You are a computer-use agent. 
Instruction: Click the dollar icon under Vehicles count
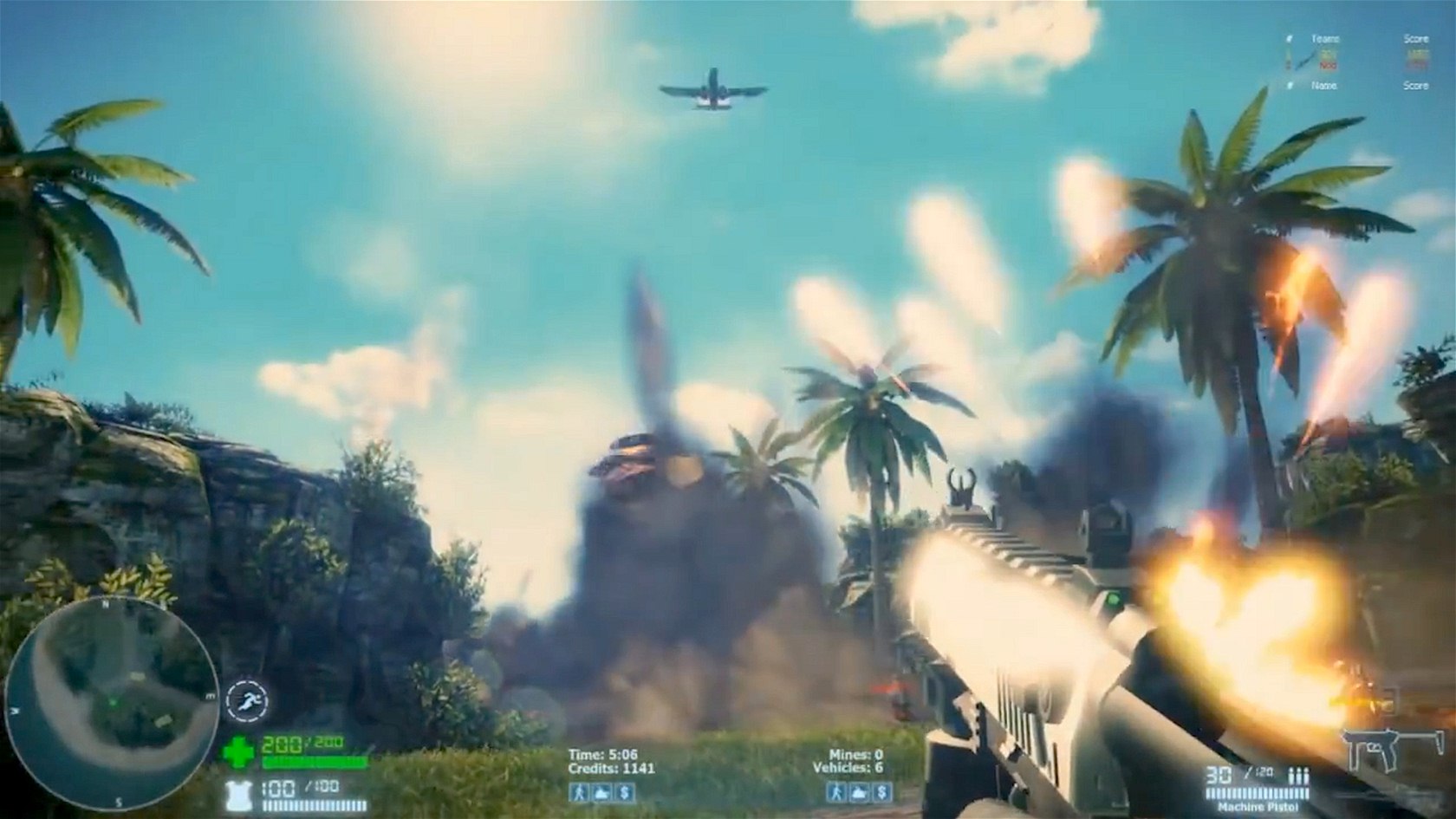point(881,792)
